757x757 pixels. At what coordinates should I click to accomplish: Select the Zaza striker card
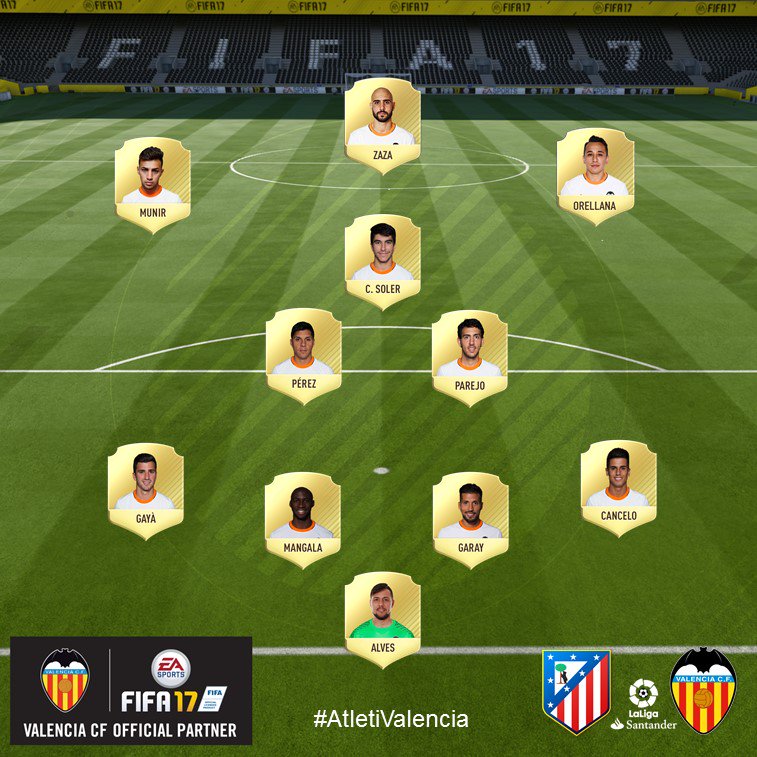(x=381, y=124)
